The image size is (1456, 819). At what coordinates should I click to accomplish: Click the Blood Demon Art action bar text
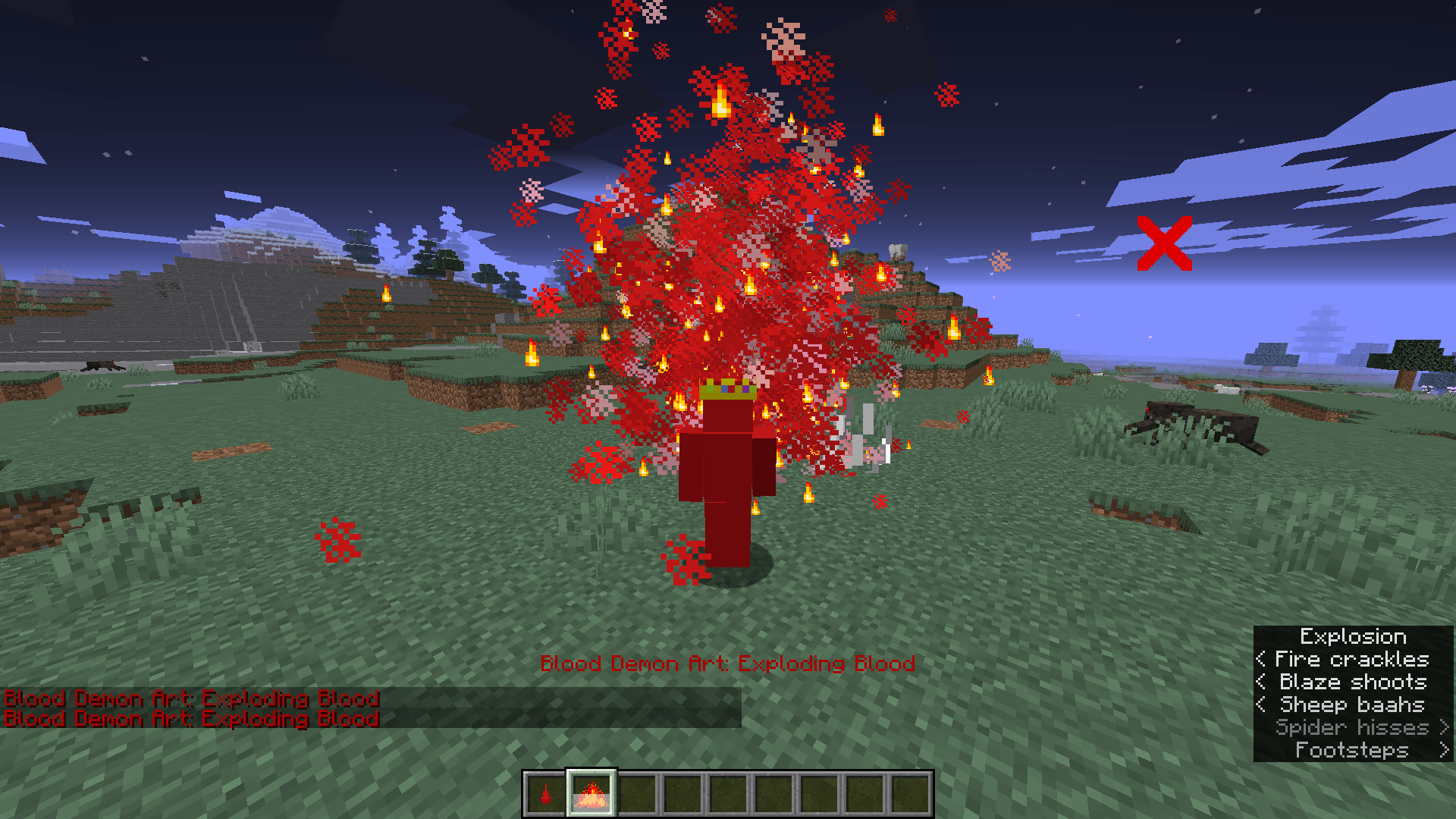pos(728,663)
